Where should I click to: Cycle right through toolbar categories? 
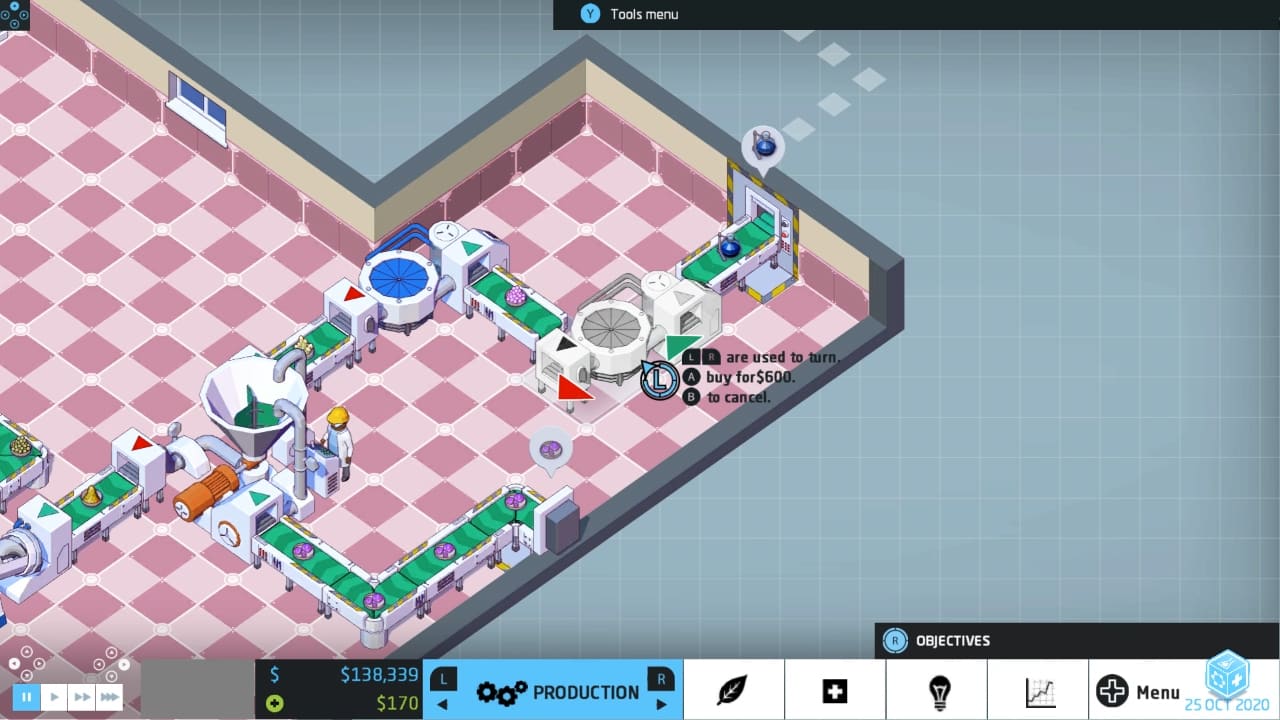tap(660, 690)
